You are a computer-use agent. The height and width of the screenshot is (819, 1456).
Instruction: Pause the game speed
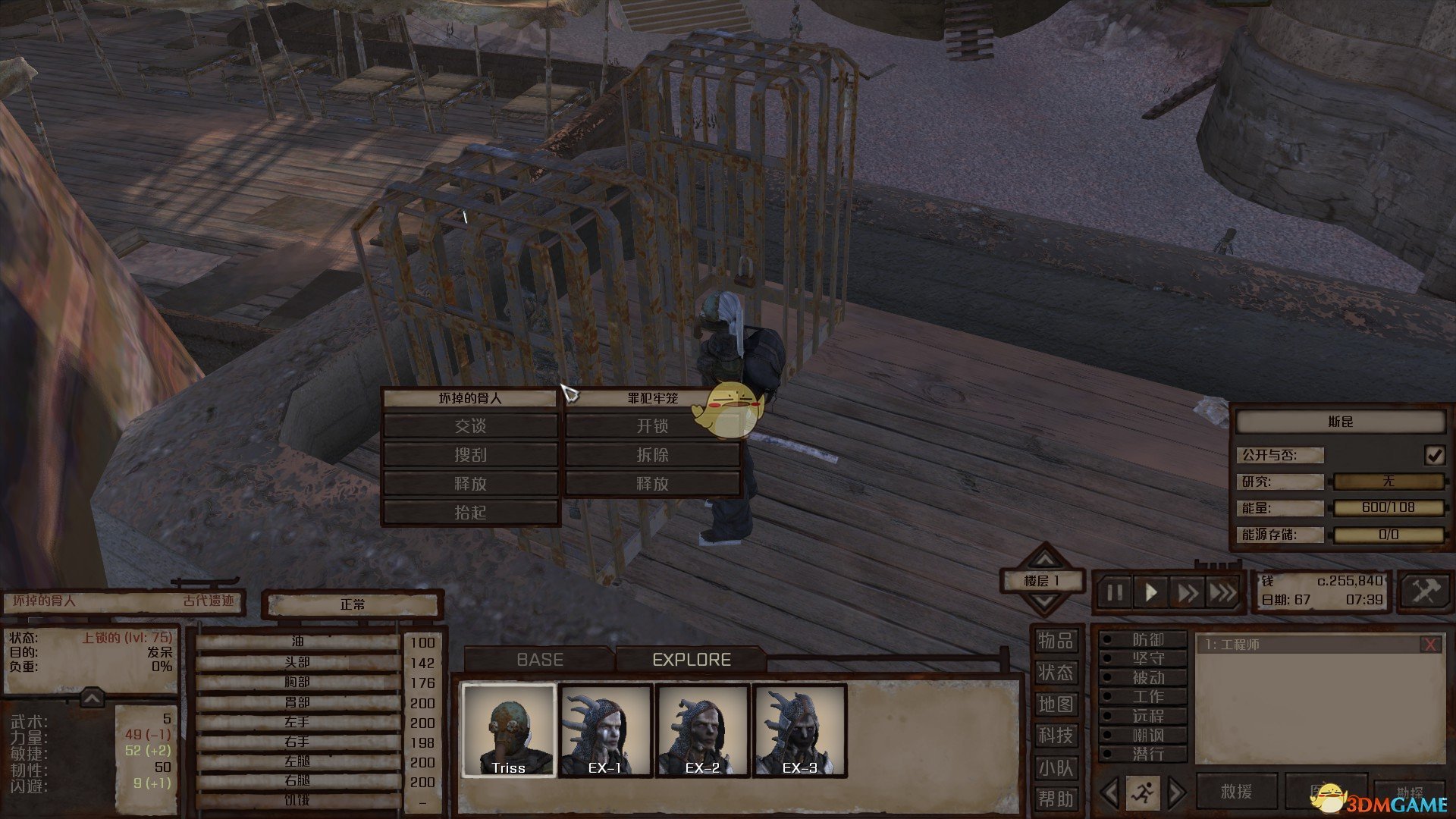(x=1114, y=592)
